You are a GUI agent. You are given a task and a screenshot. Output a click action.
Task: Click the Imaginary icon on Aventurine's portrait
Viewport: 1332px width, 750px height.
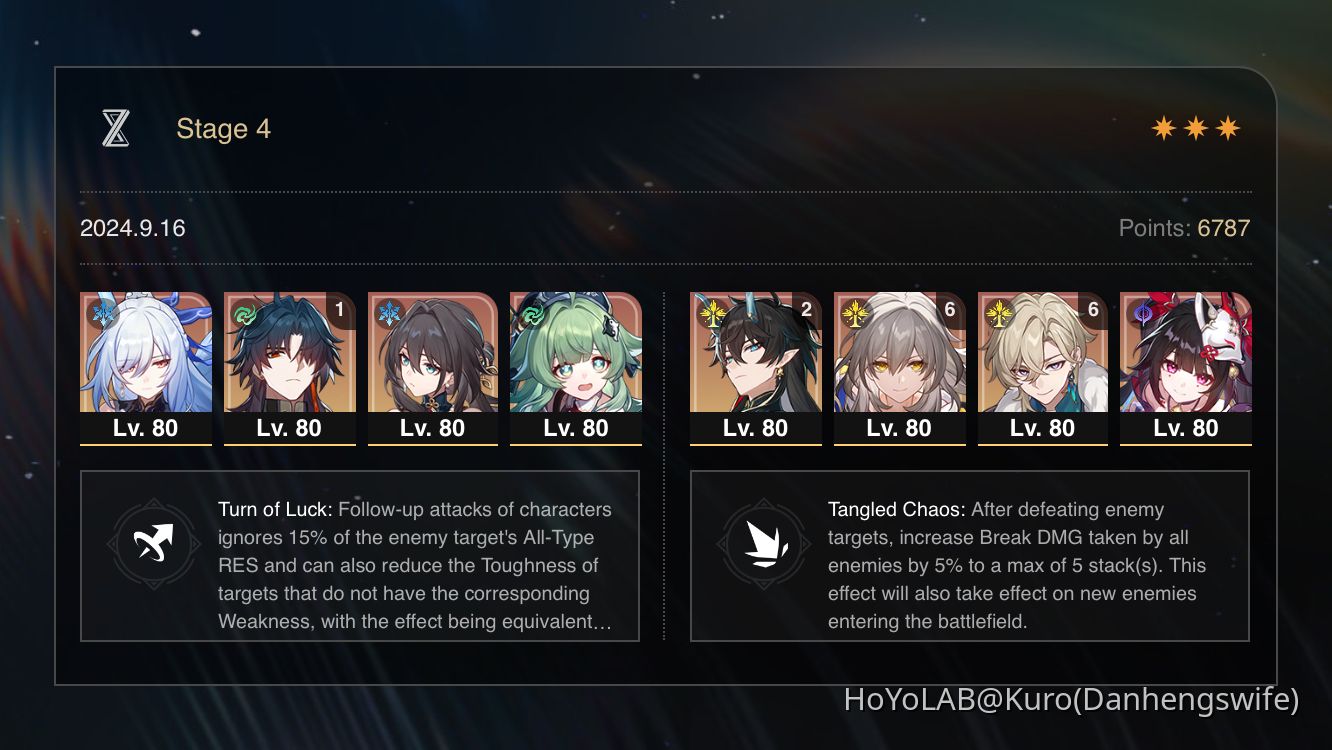pos(999,312)
